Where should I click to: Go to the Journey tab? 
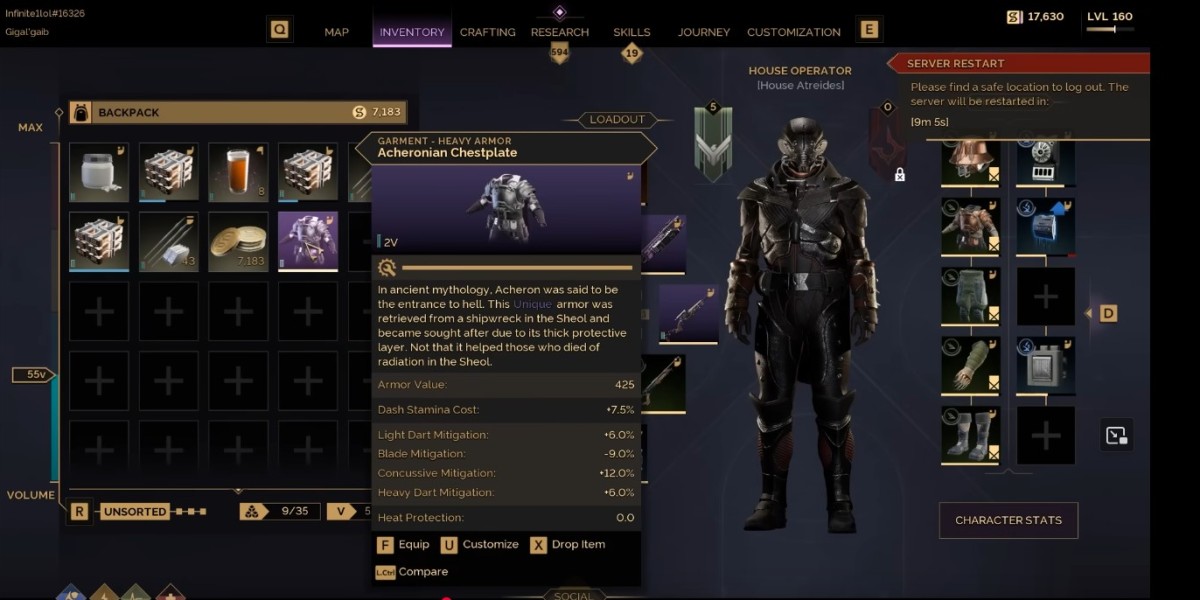click(704, 32)
